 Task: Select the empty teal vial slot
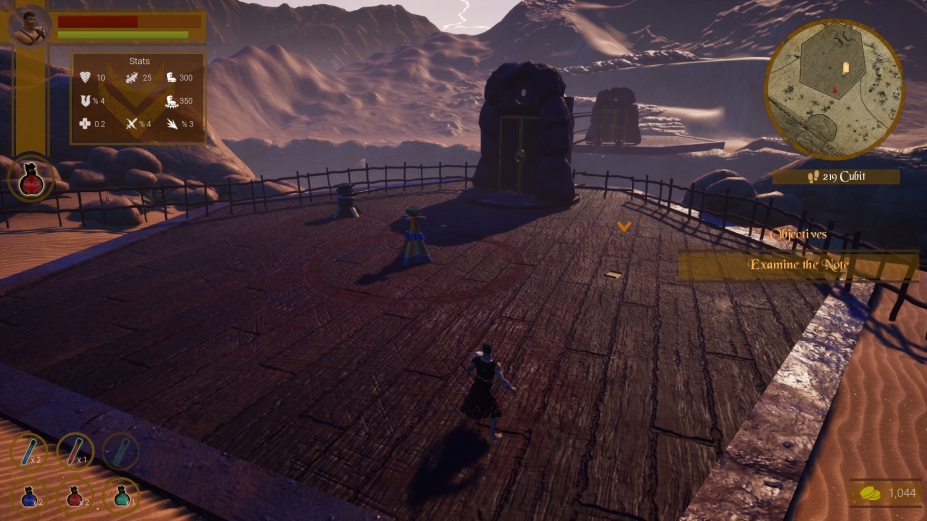(x=120, y=451)
